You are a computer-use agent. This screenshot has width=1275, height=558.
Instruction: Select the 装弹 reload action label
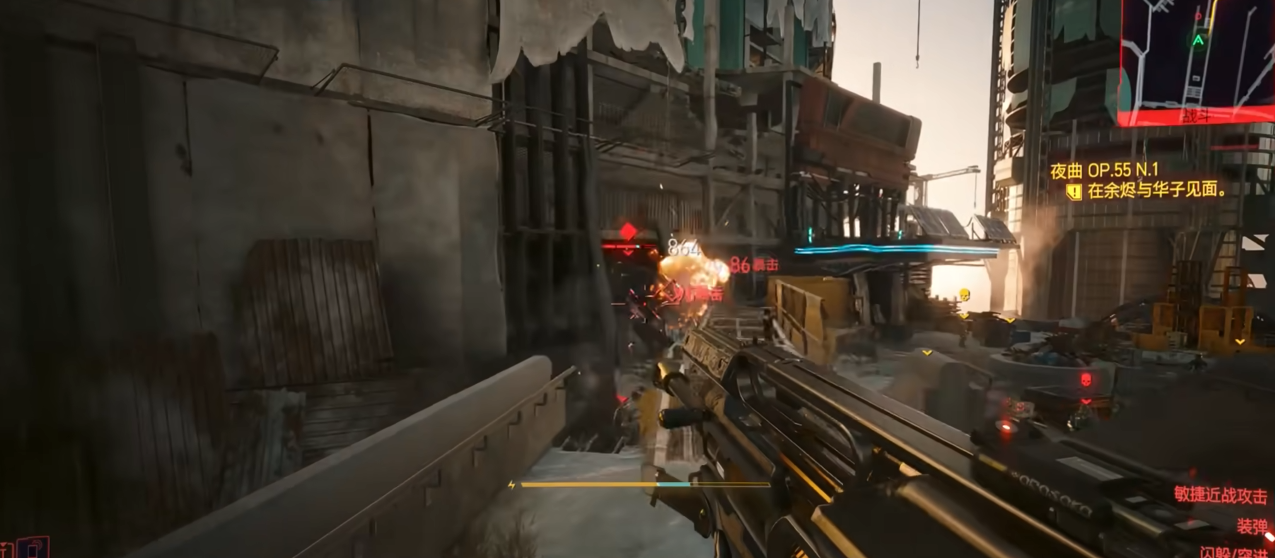tap(1252, 525)
